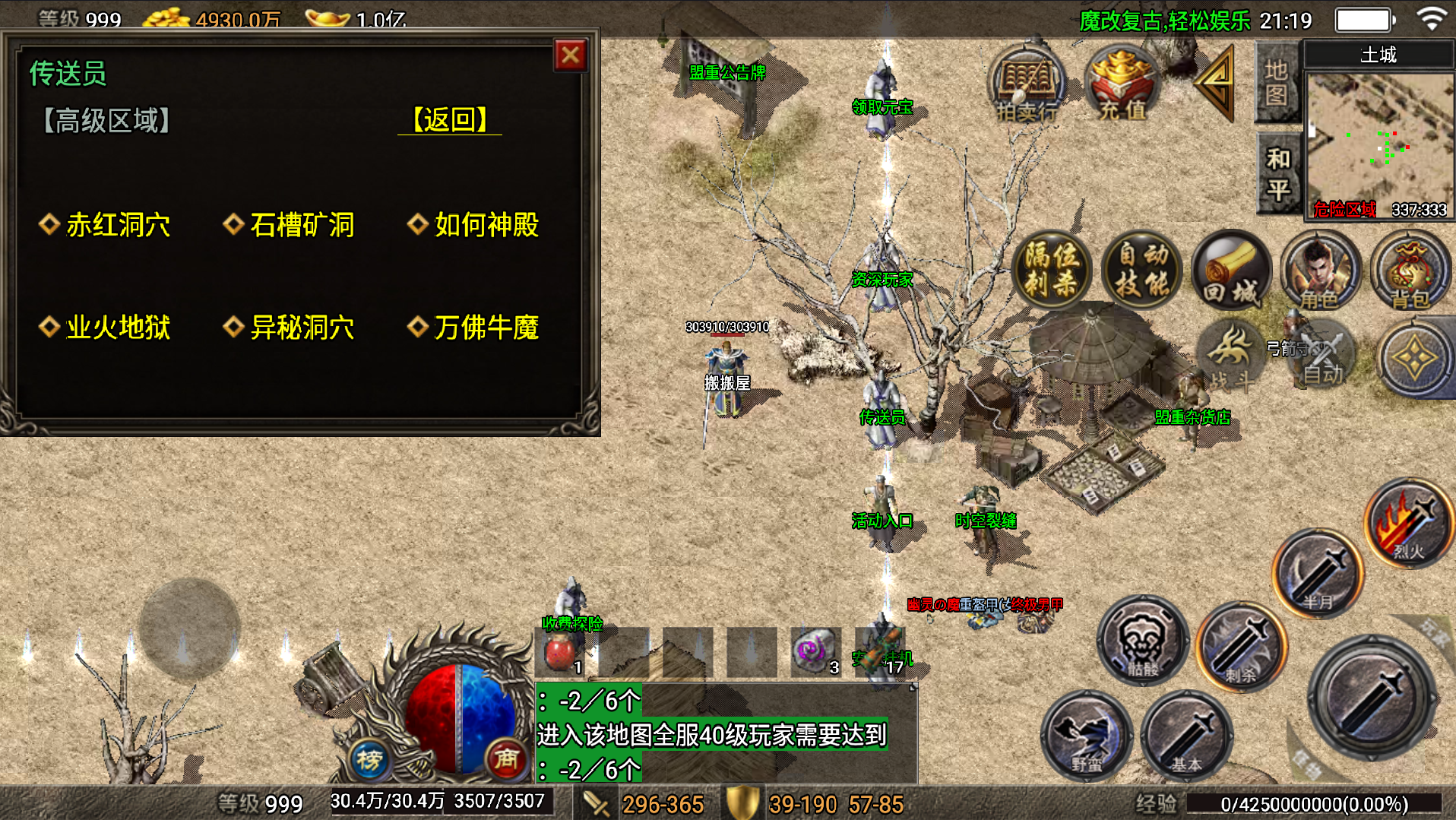Open the 角色 character panel
The width and height of the screenshot is (1456, 820).
tap(1320, 272)
